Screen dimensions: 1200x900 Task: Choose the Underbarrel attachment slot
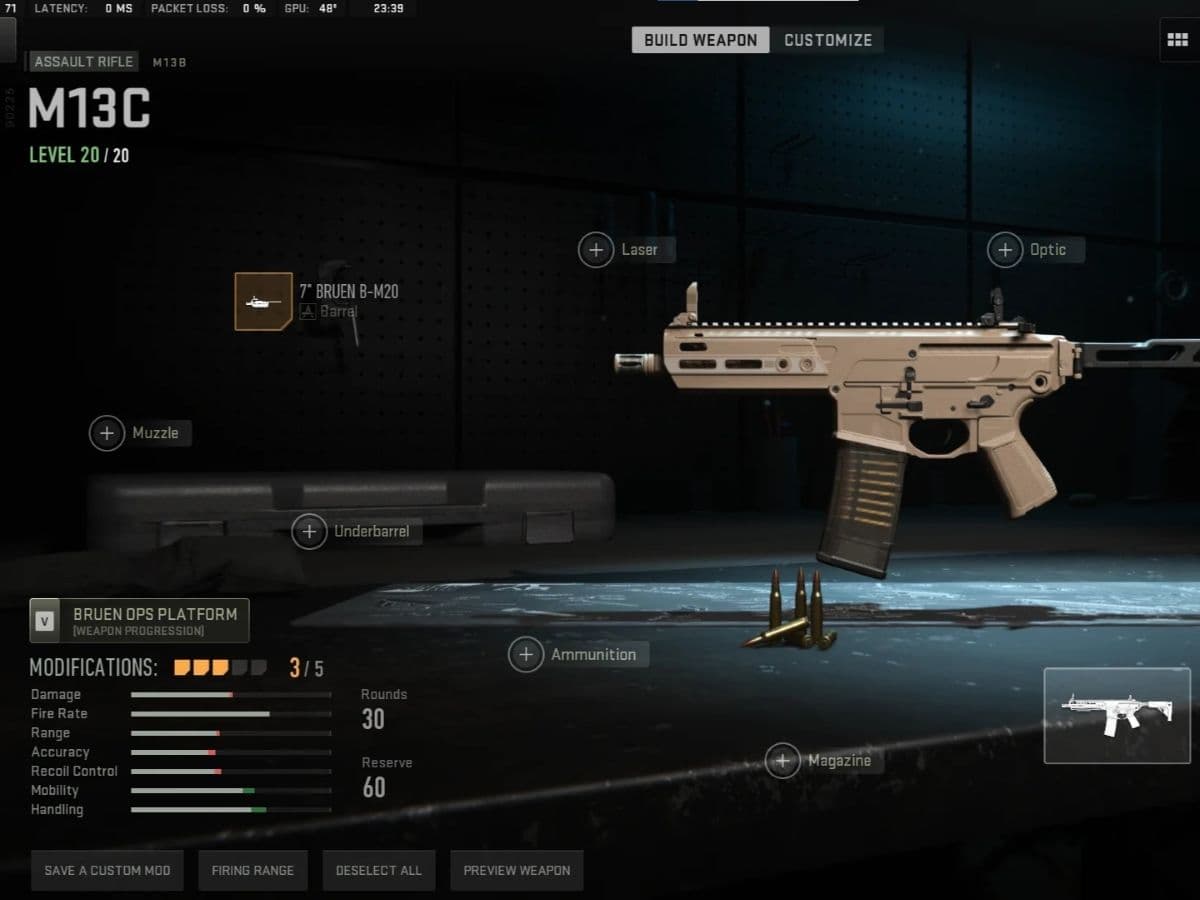pos(309,531)
